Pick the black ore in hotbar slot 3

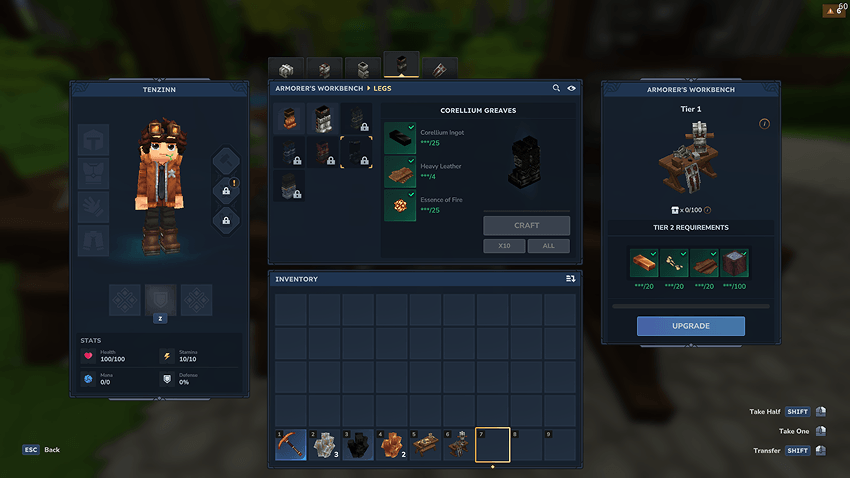tap(358, 445)
